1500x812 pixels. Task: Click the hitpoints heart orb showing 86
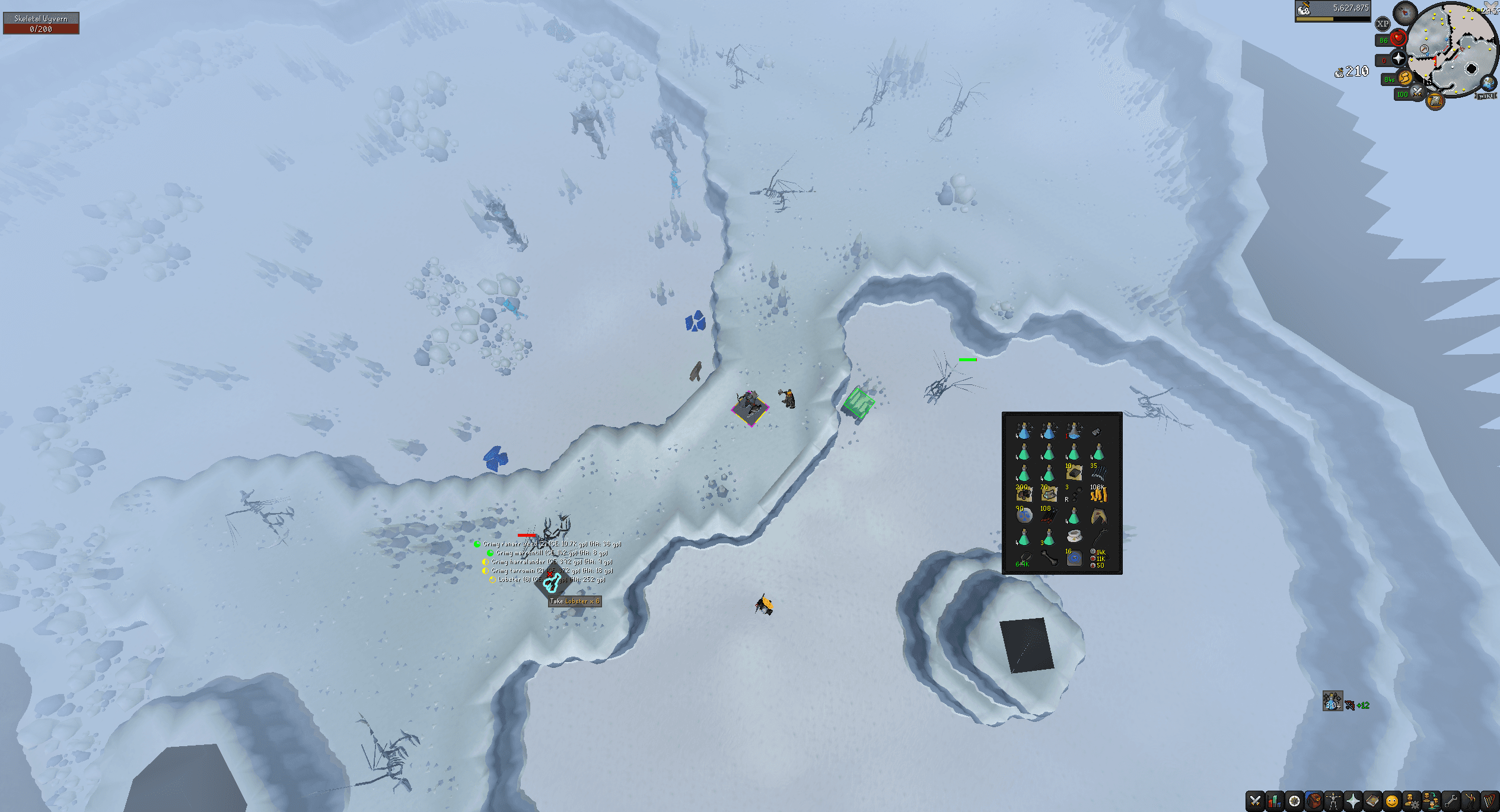(x=1398, y=38)
